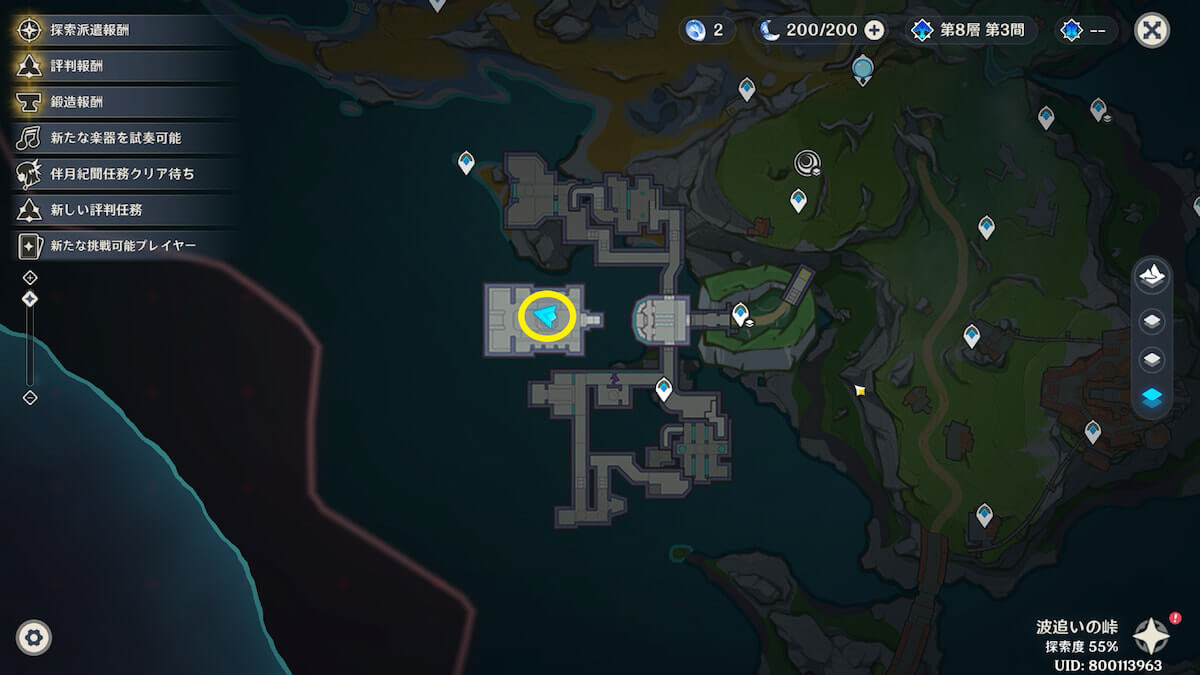Switch to the surface mountain map layer
This screenshot has width=1200, height=675.
1152,277
